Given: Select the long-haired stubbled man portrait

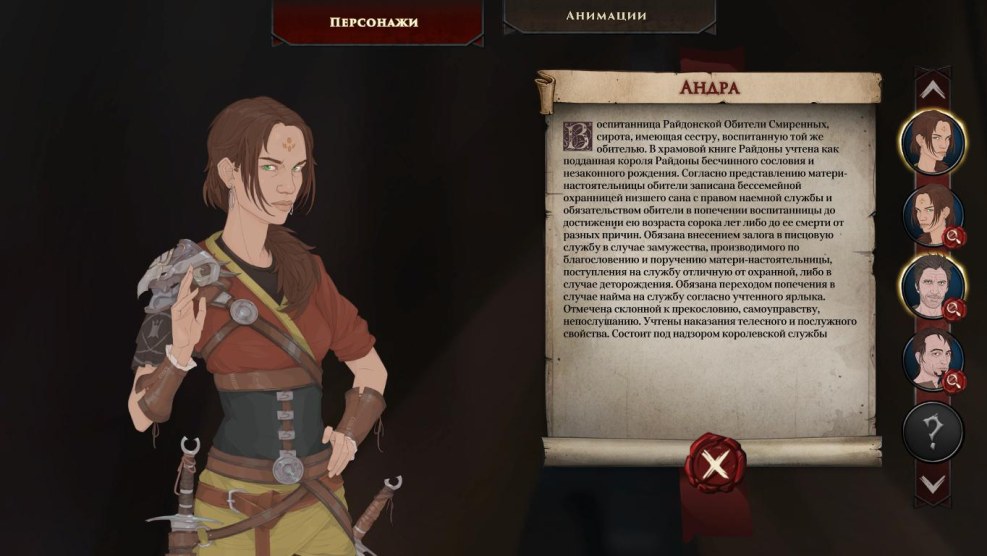Looking at the screenshot, I should 932,287.
